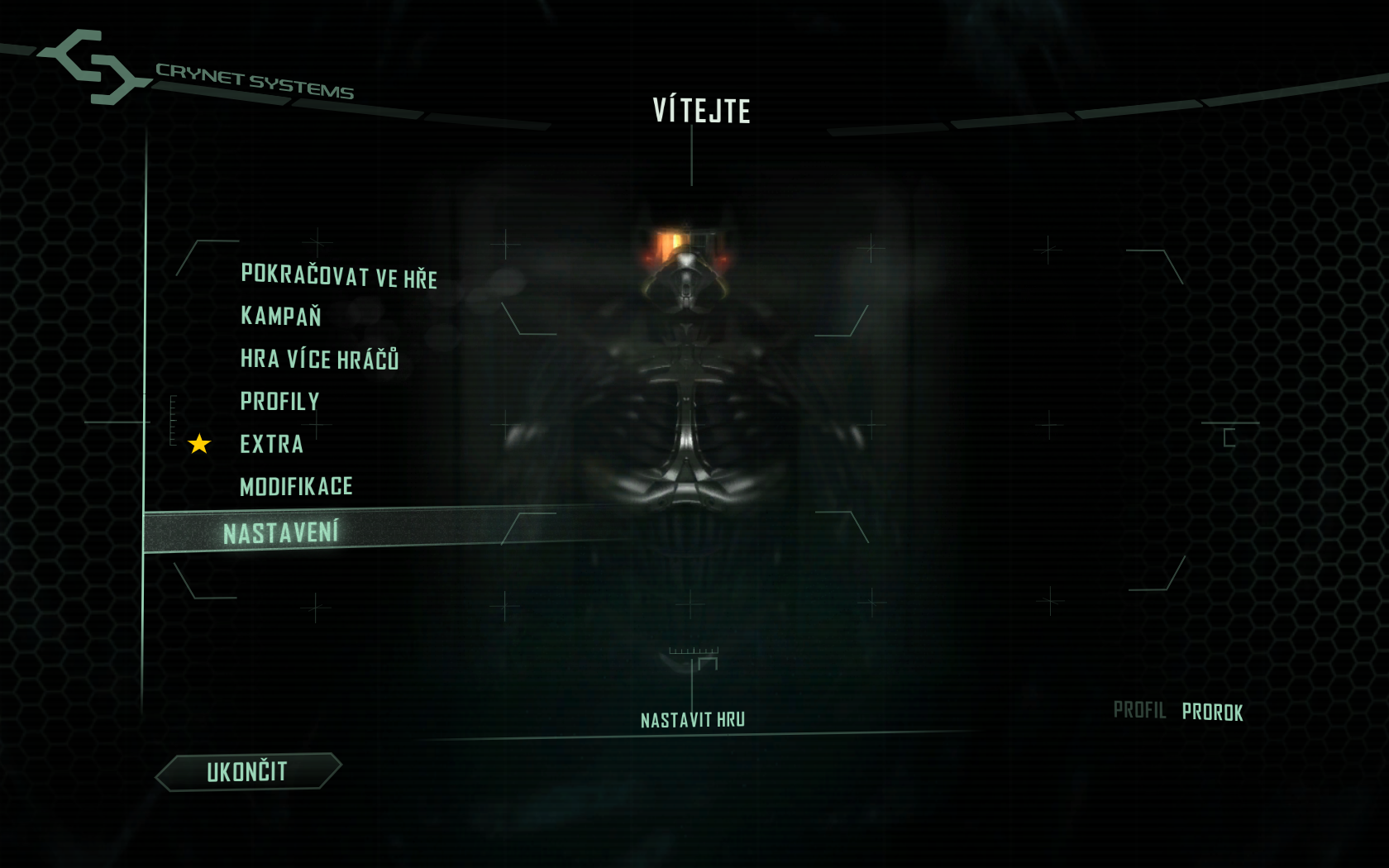Open the Kampaň menu entry
The image size is (1389, 868).
click(280, 317)
